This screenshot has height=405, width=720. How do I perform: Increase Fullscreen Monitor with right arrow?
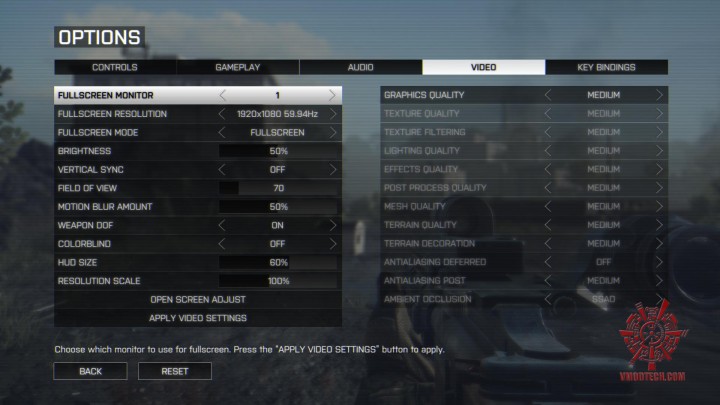click(333, 95)
